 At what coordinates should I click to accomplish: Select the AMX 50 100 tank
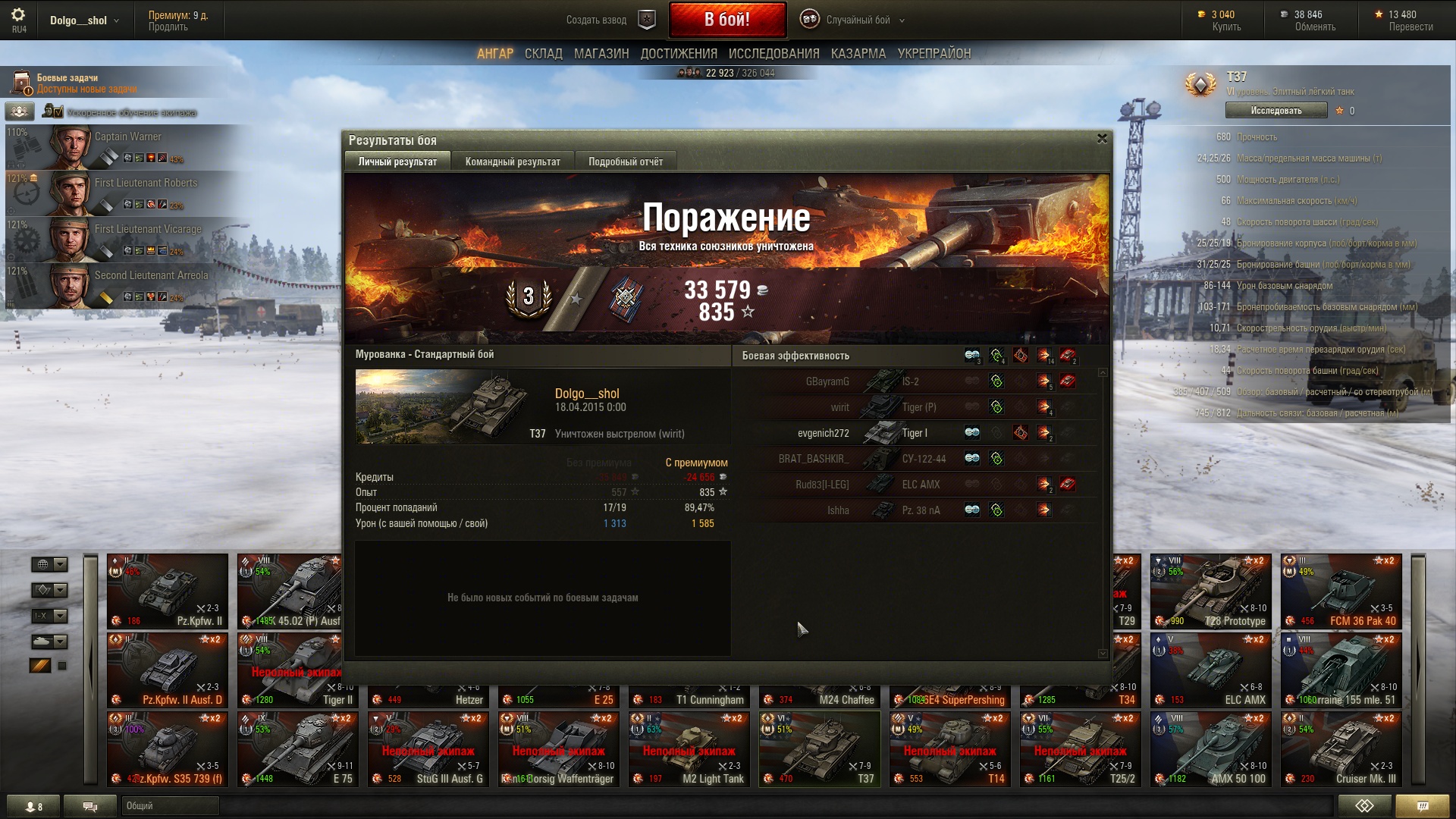click(1210, 749)
